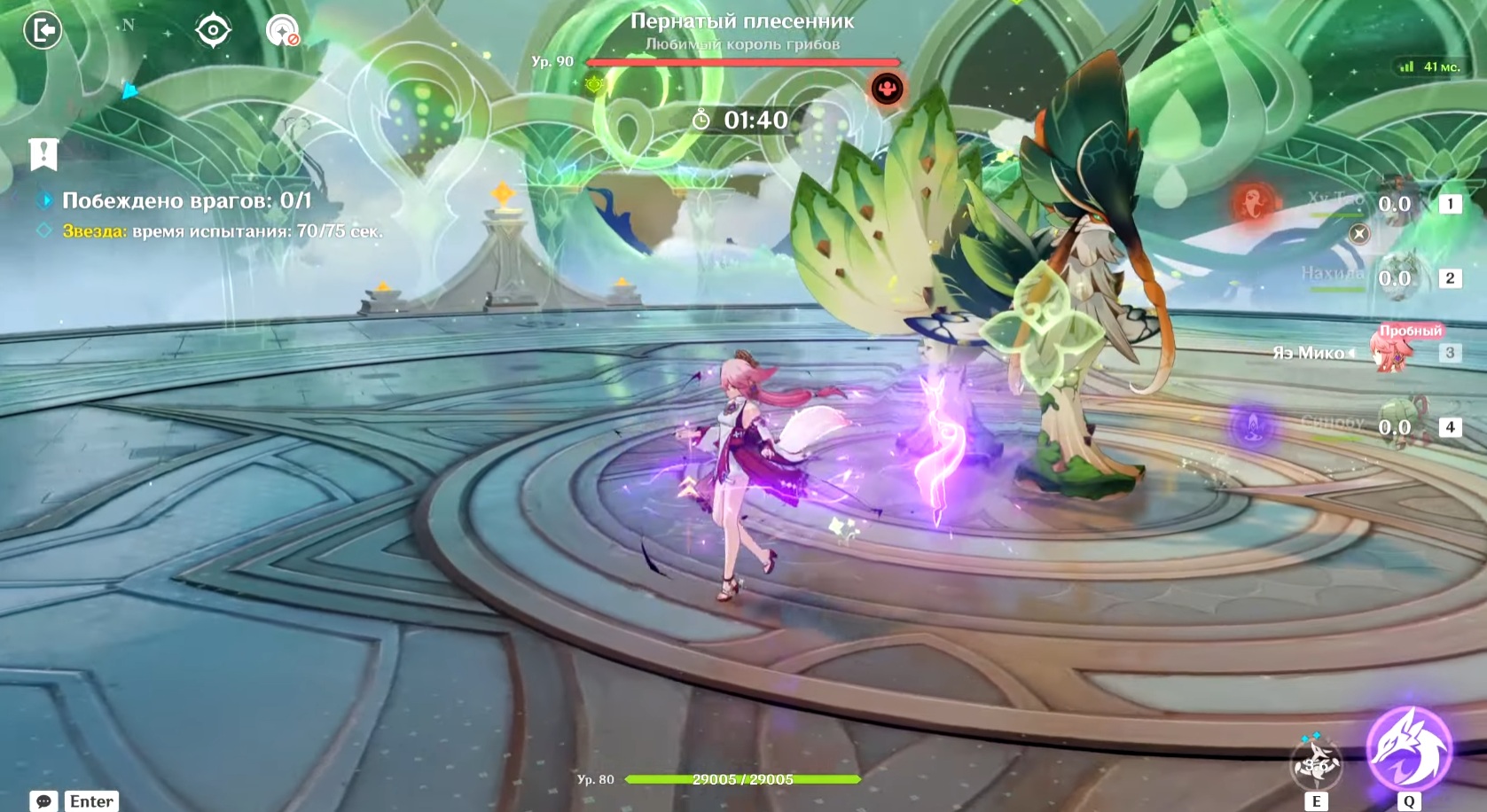Activate Yae Miko's elemental skill icon
Image resolution: width=1487 pixels, height=812 pixels.
[x=1316, y=763]
